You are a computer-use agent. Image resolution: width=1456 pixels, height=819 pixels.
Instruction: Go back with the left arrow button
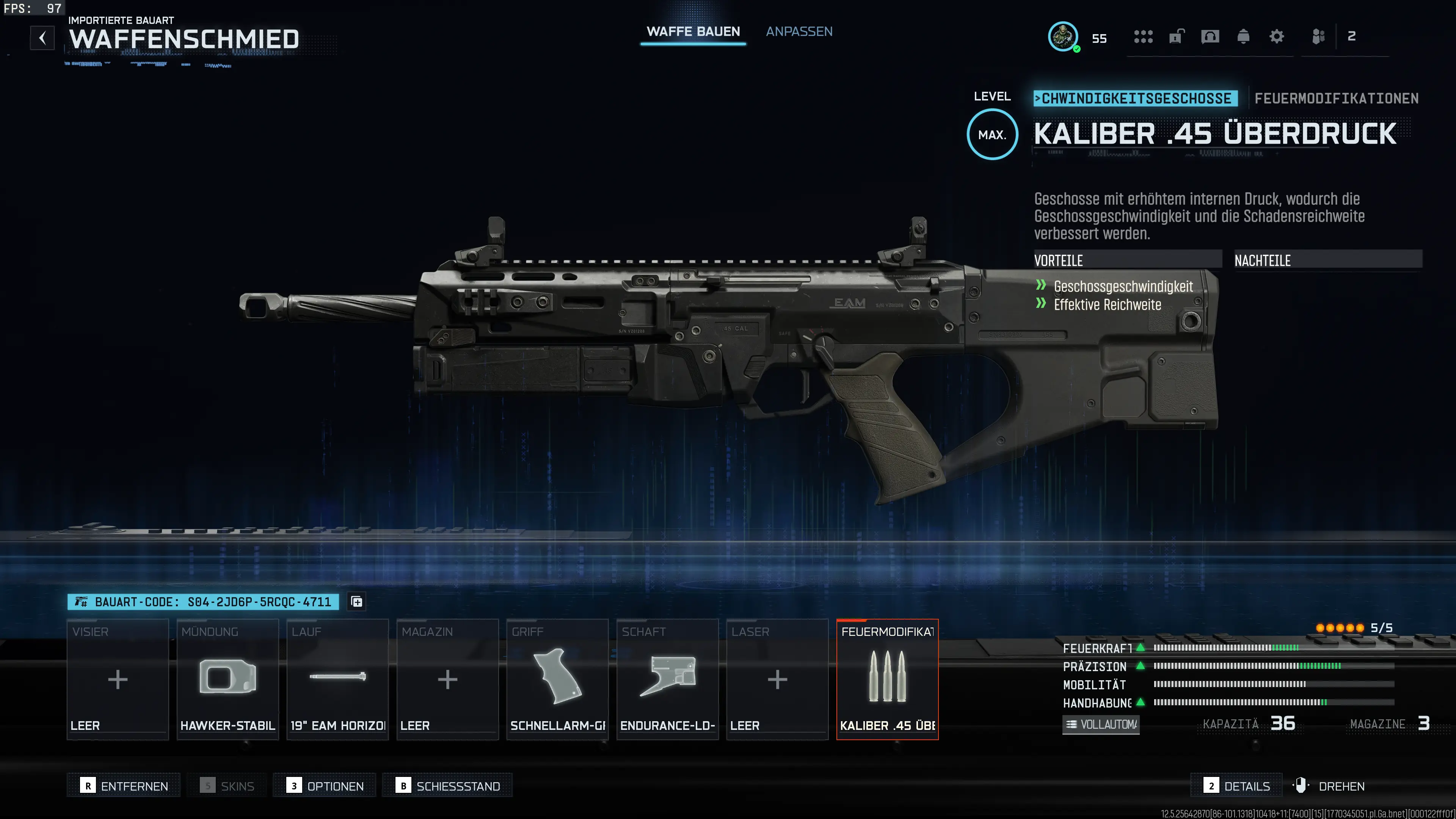(x=42, y=38)
